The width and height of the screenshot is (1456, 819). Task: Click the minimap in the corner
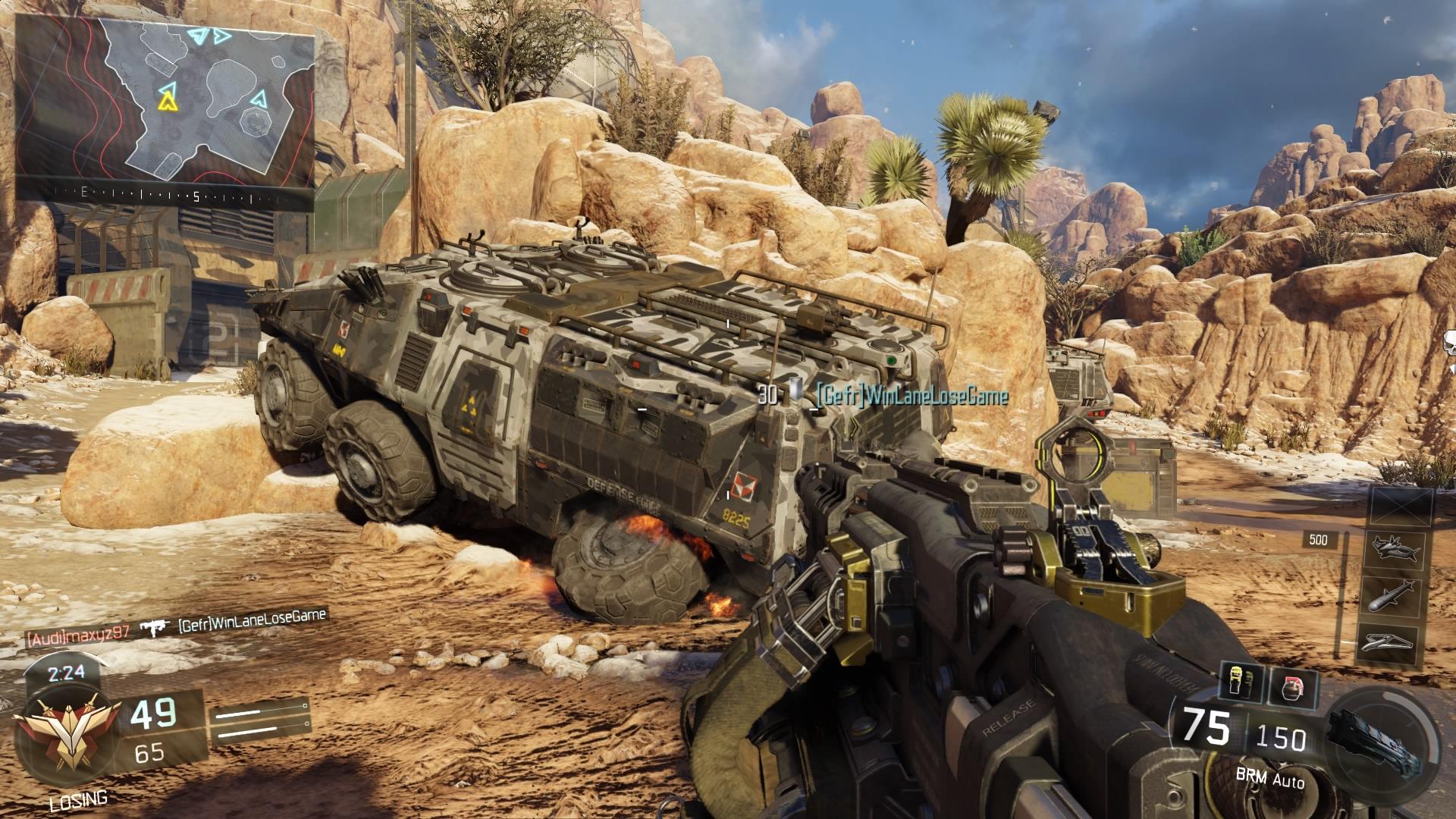pos(165,99)
